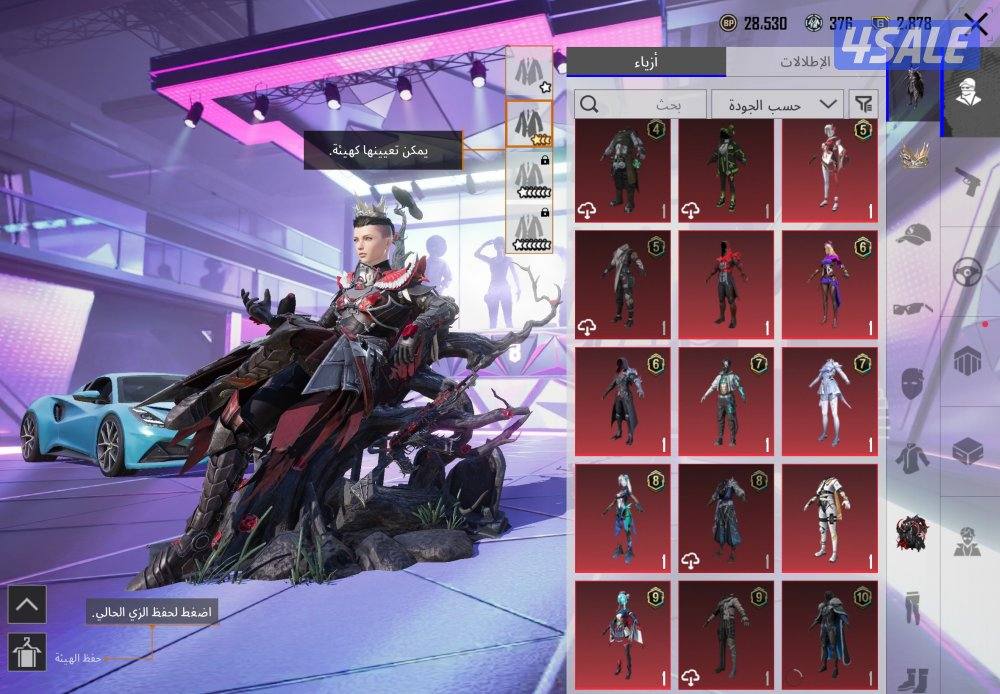Open the pants legwear category
Screen dimensions: 1000x694
coord(912,605)
